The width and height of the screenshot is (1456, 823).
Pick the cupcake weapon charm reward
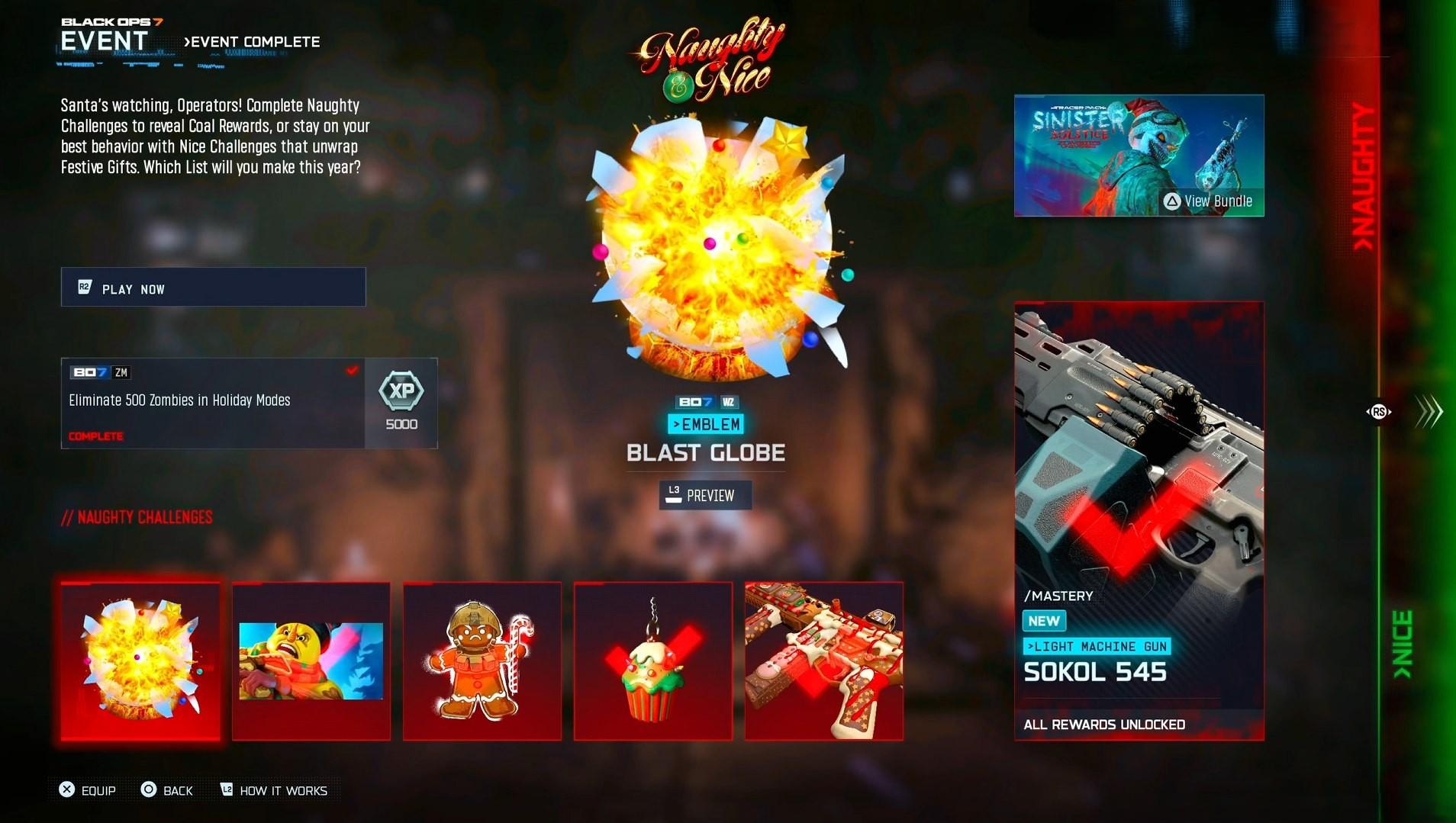coord(653,661)
